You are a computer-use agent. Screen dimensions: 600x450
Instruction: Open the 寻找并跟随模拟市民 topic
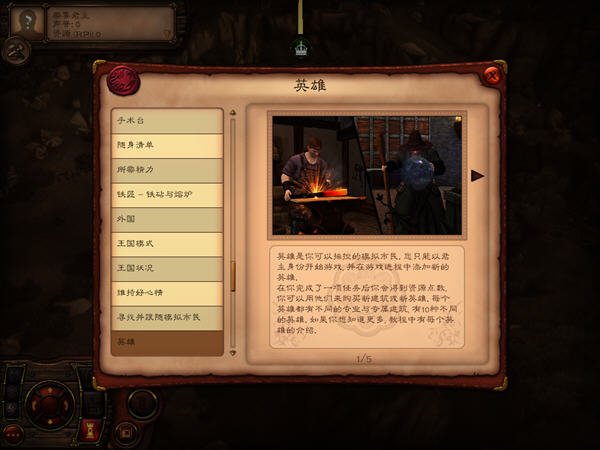(166, 317)
